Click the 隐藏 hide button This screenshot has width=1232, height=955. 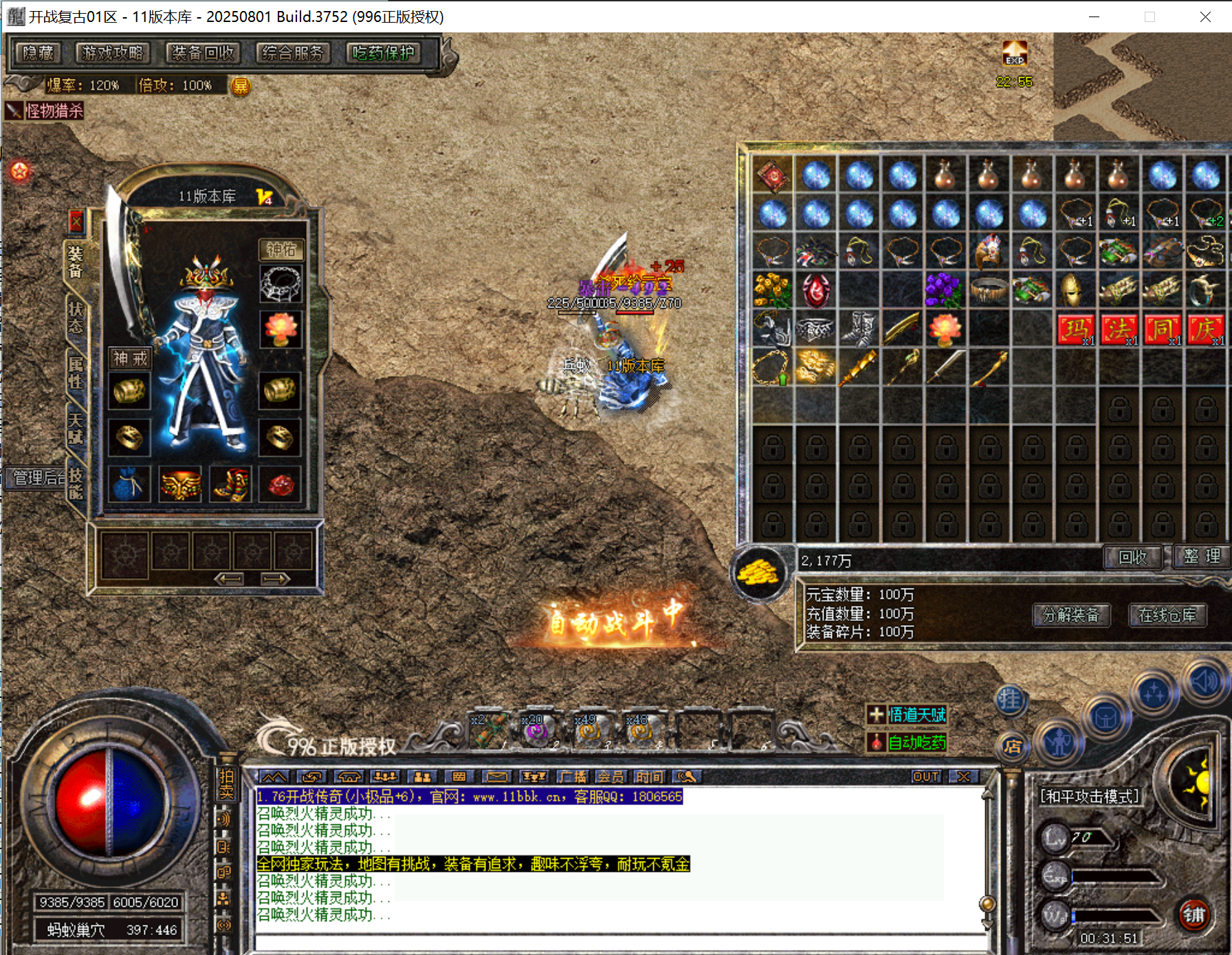38,53
